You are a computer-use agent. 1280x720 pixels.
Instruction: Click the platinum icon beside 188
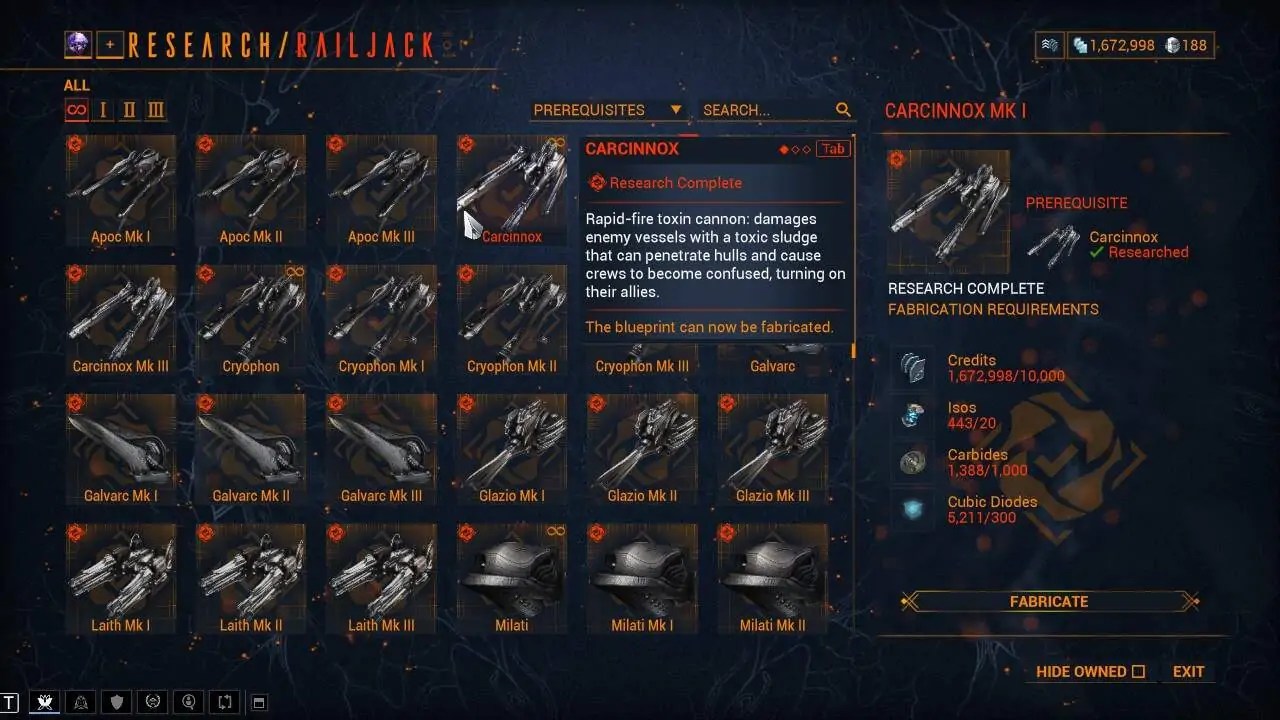coord(1174,44)
